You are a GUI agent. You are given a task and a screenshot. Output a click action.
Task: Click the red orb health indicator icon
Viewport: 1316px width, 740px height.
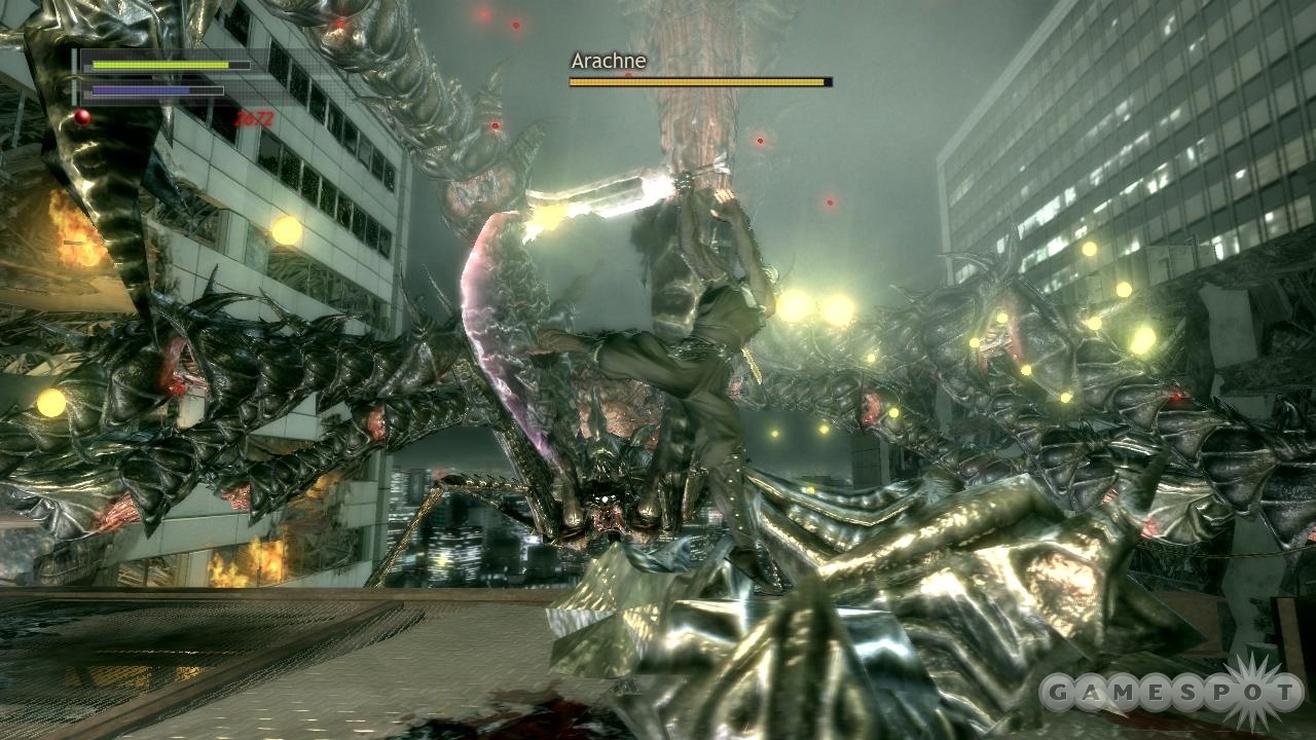[x=82, y=115]
